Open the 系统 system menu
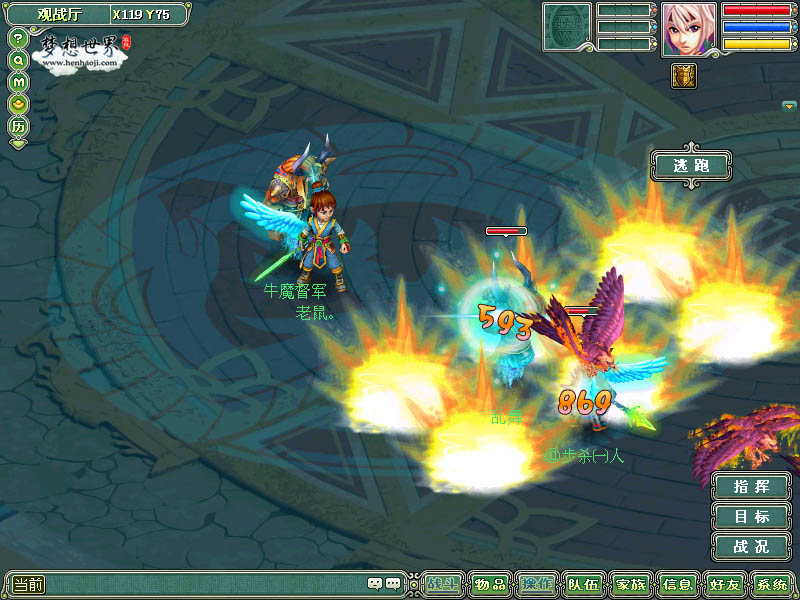The width and height of the screenshot is (800, 600). 771,585
